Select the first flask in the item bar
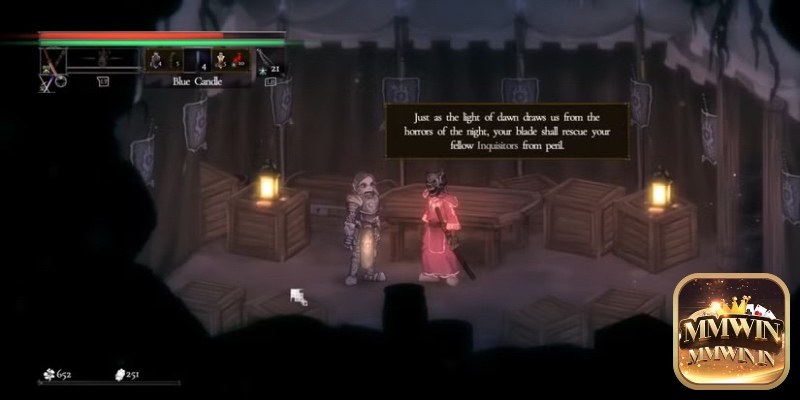This screenshot has height=400, width=800. click(157, 60)
